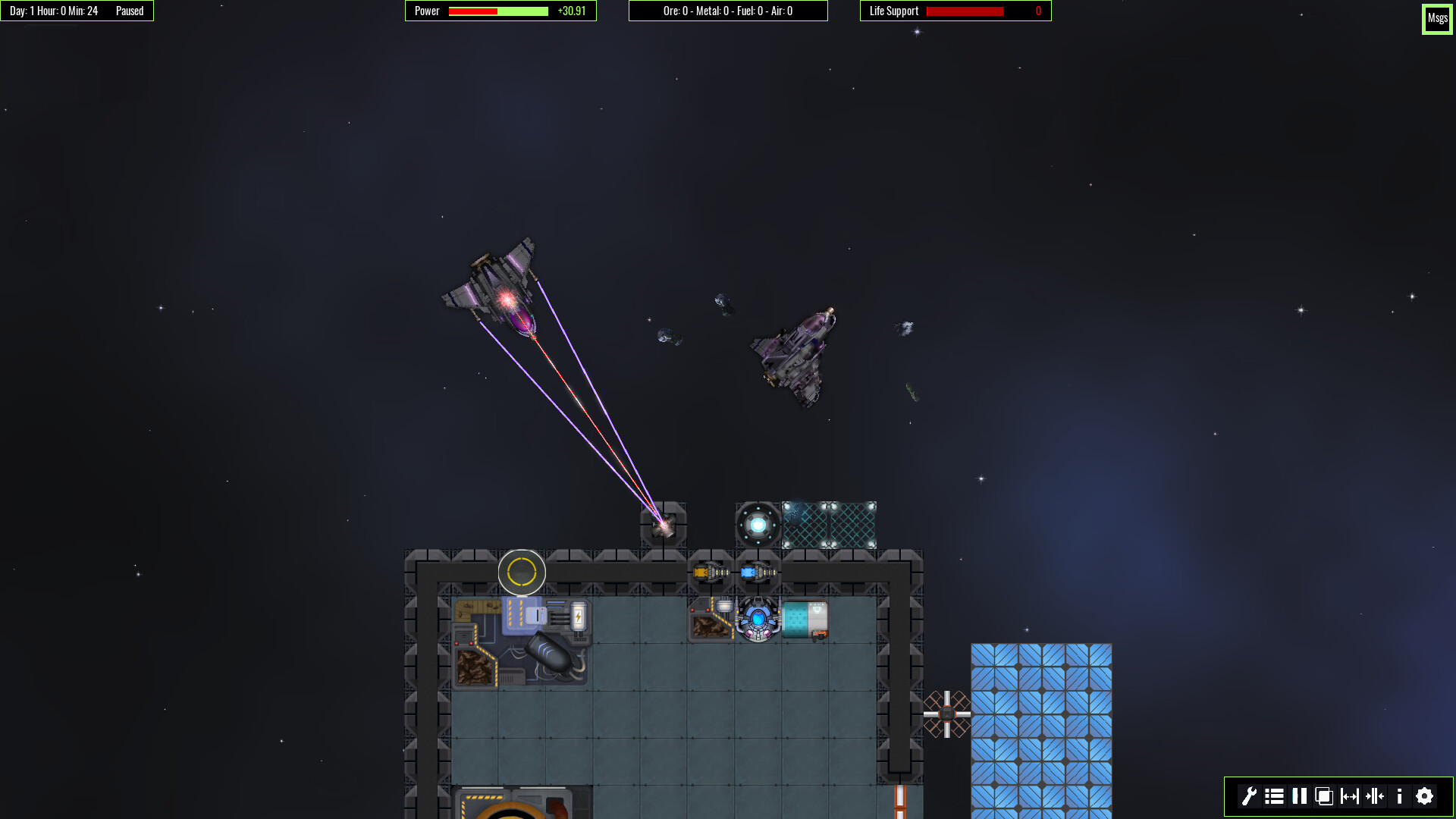Open the list menu in the toolbar
Viewport: 1456px width, 819px height.
[x=1275, y=797]
